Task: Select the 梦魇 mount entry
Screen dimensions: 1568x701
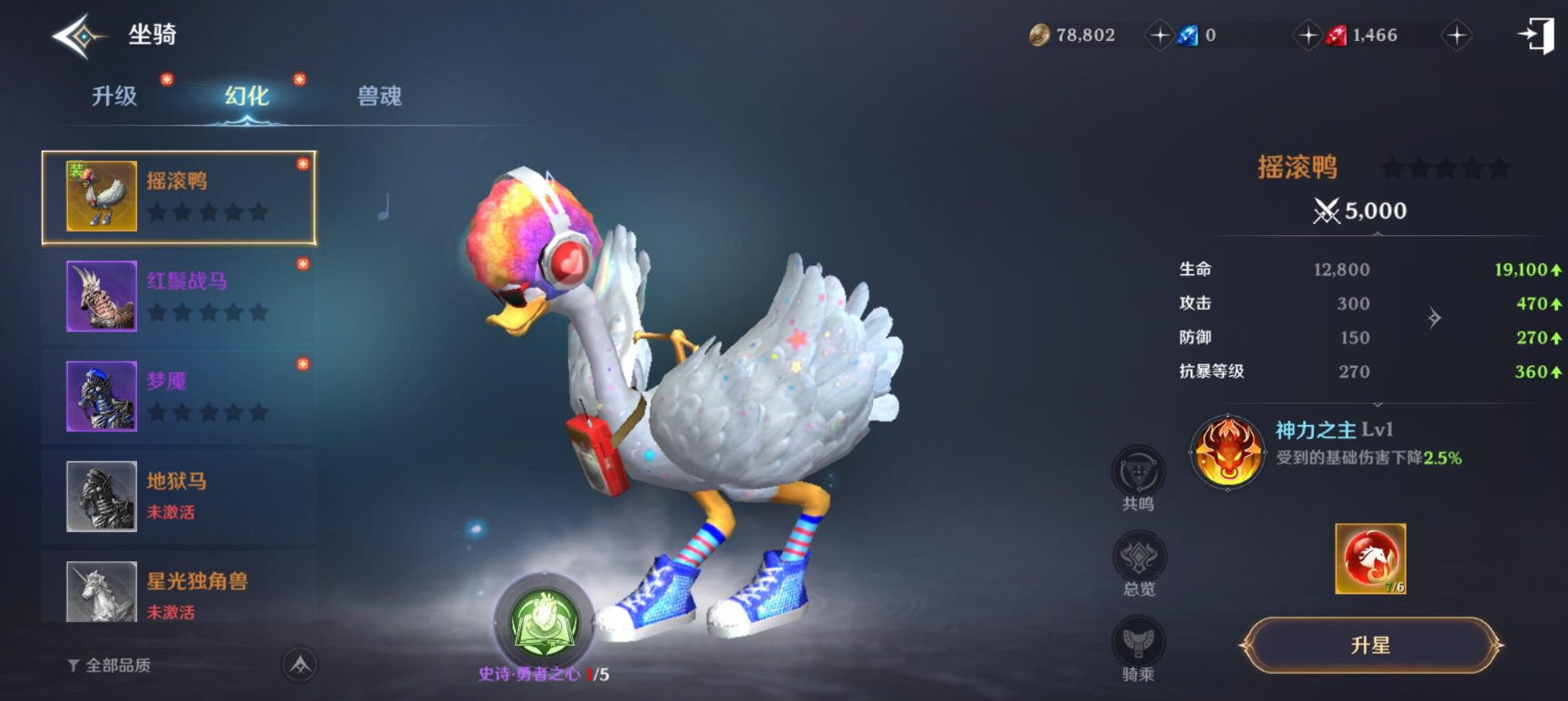Action: (179, 397)
